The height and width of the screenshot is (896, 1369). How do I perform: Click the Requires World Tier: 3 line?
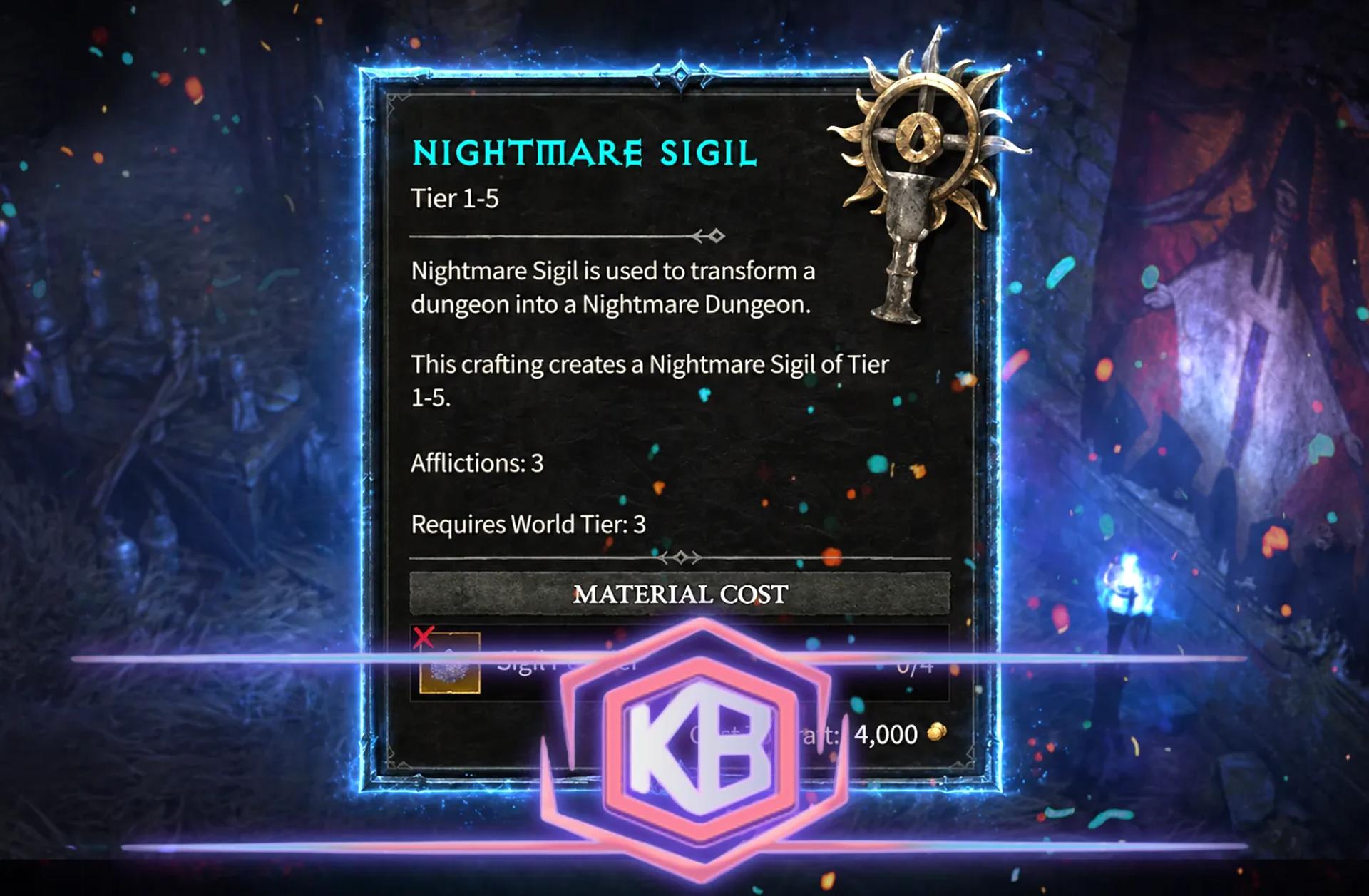(x=528, y=525)
